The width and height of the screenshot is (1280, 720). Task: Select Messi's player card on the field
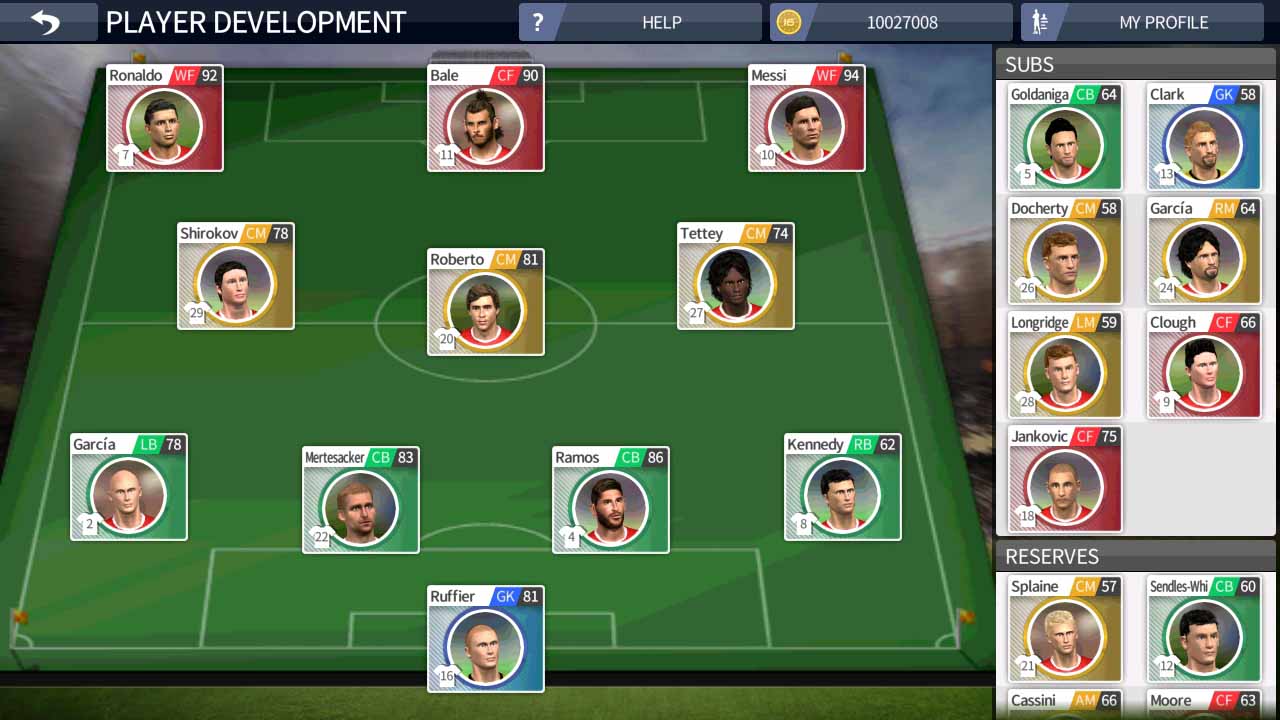(x=806, y=118)
